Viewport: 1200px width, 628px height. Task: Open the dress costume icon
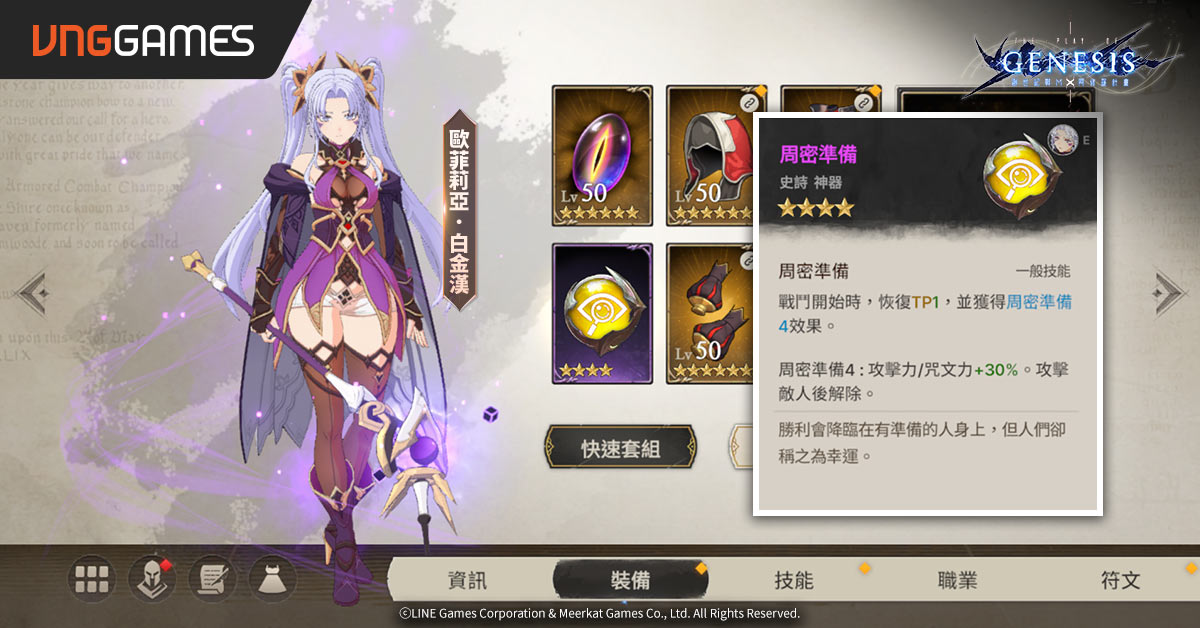(271, 579)
